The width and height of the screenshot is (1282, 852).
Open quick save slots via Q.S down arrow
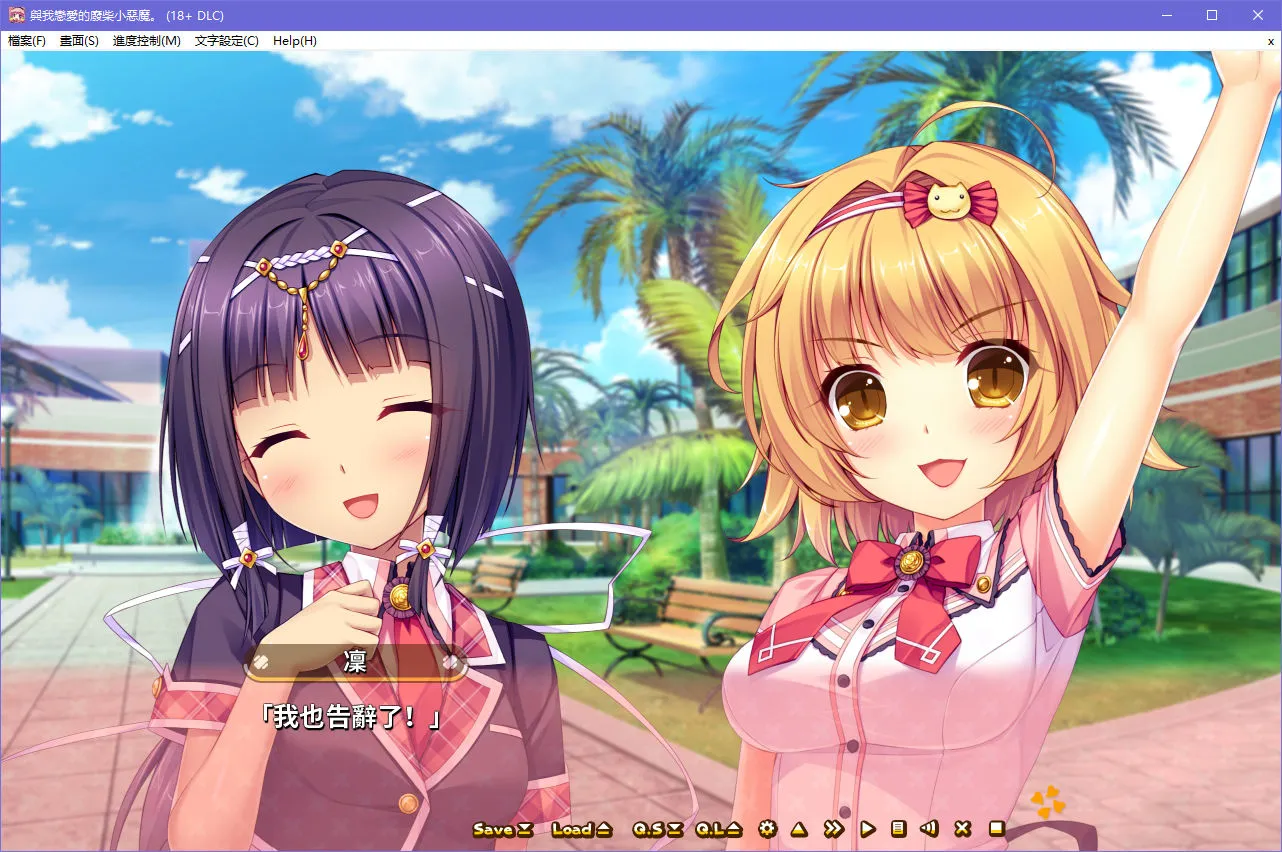tap(674, 829)
